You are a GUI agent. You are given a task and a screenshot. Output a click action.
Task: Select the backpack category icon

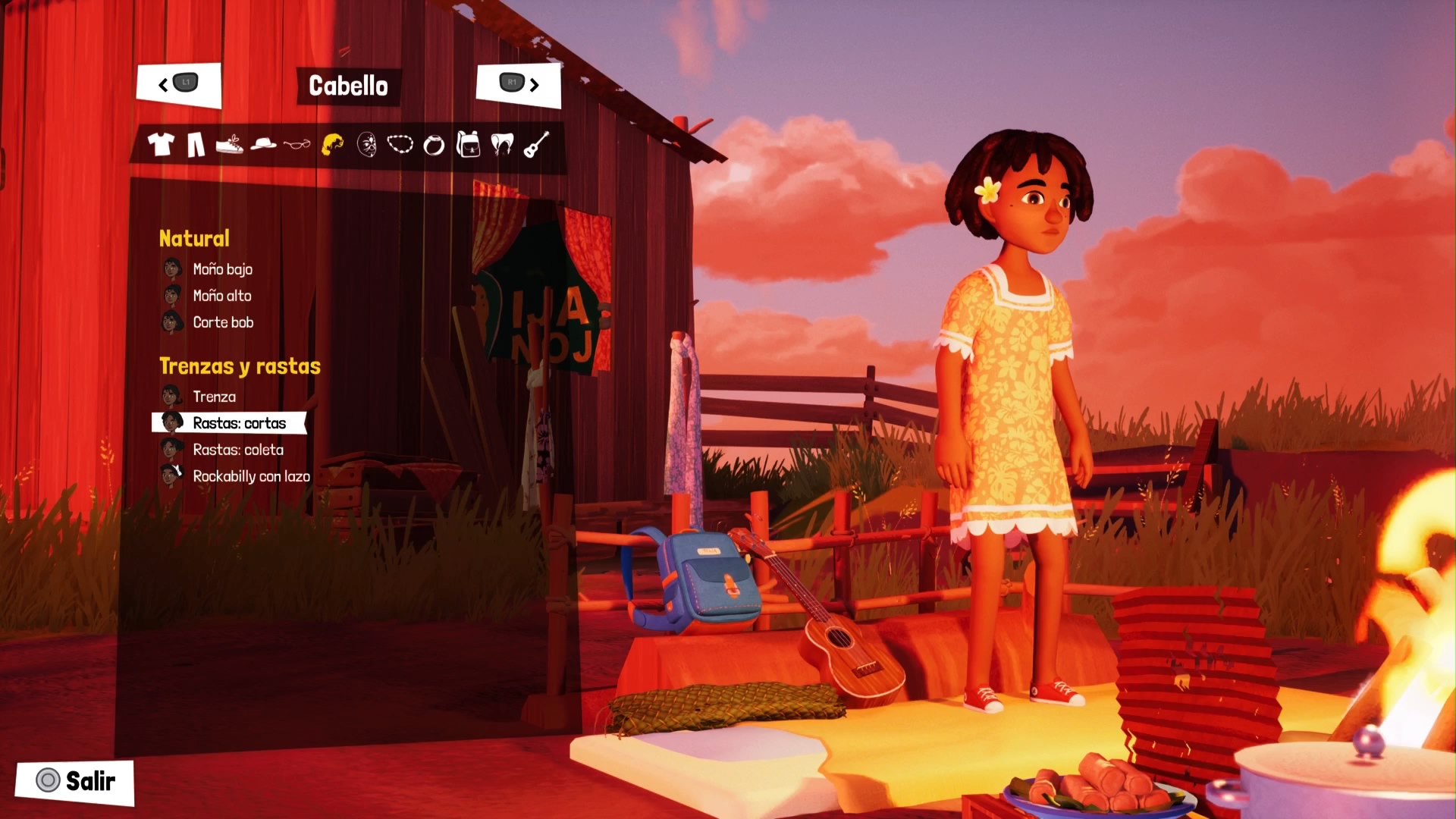point(469,144)
